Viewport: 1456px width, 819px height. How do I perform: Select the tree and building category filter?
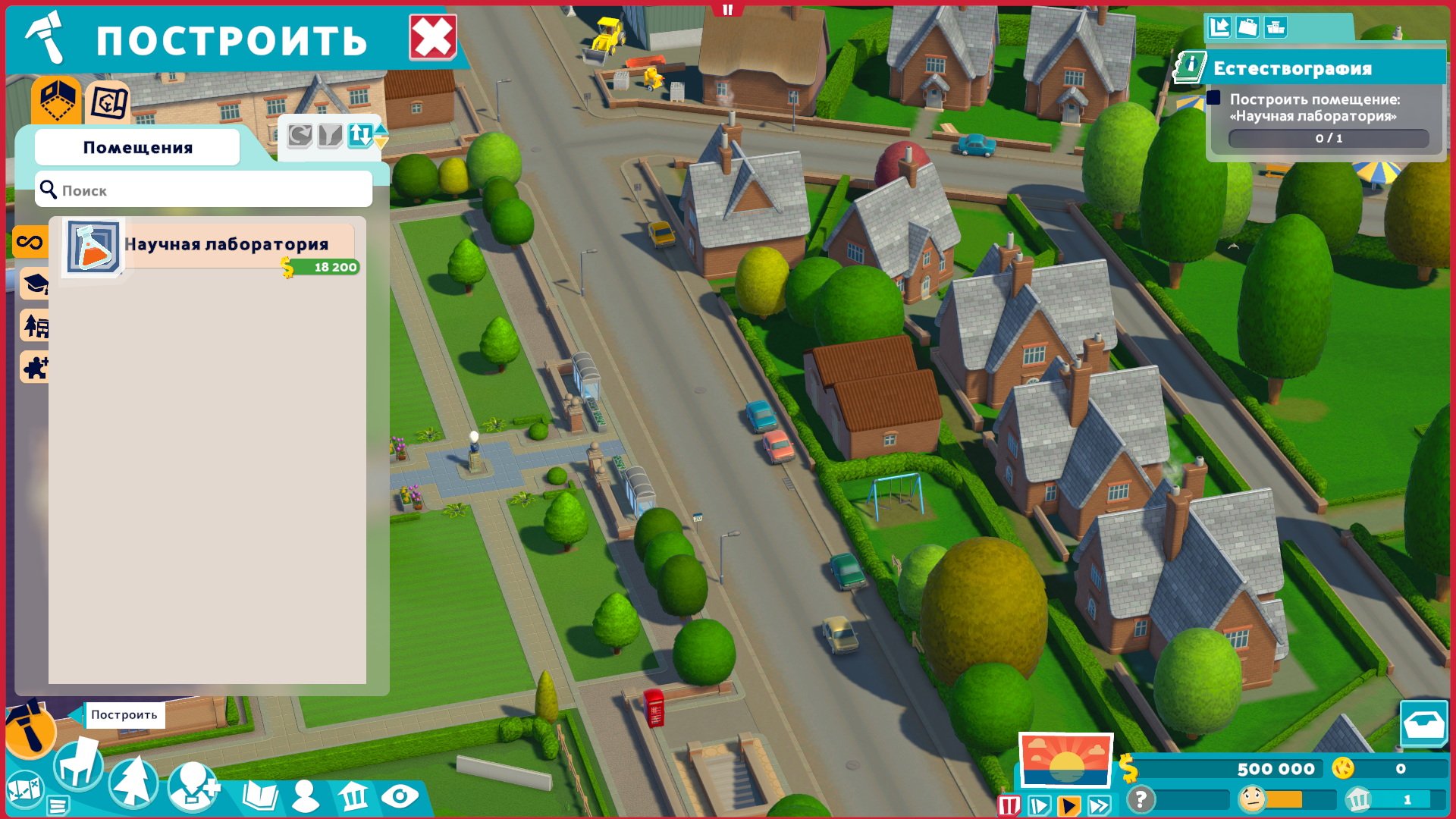[35, 326]
